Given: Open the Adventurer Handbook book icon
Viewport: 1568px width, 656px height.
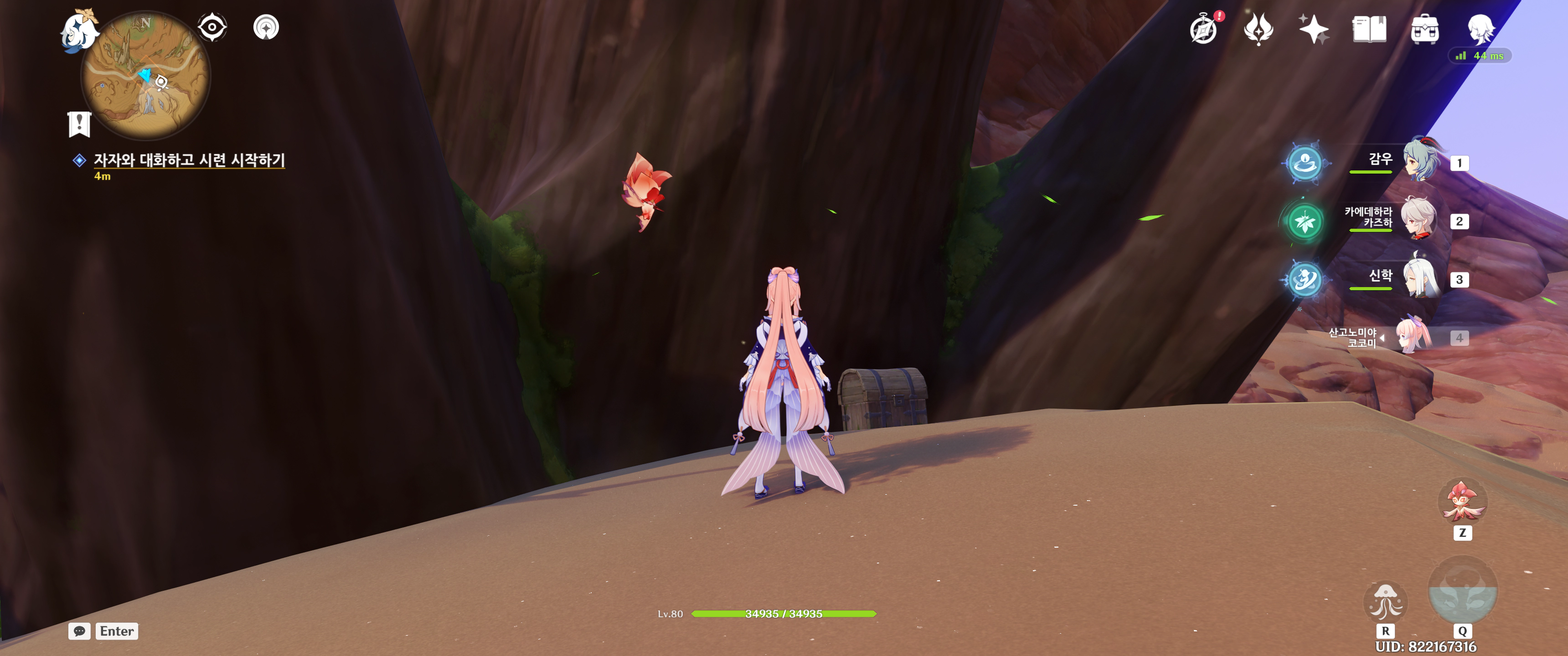Looking at the screenshot, I should [x=1369, y=29].
